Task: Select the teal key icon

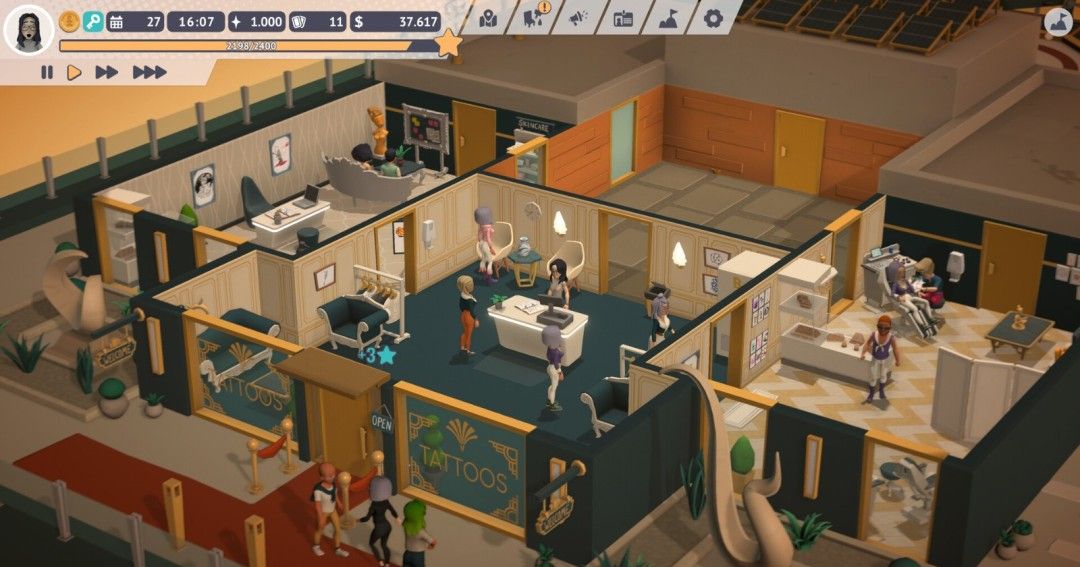Action: 93,21
